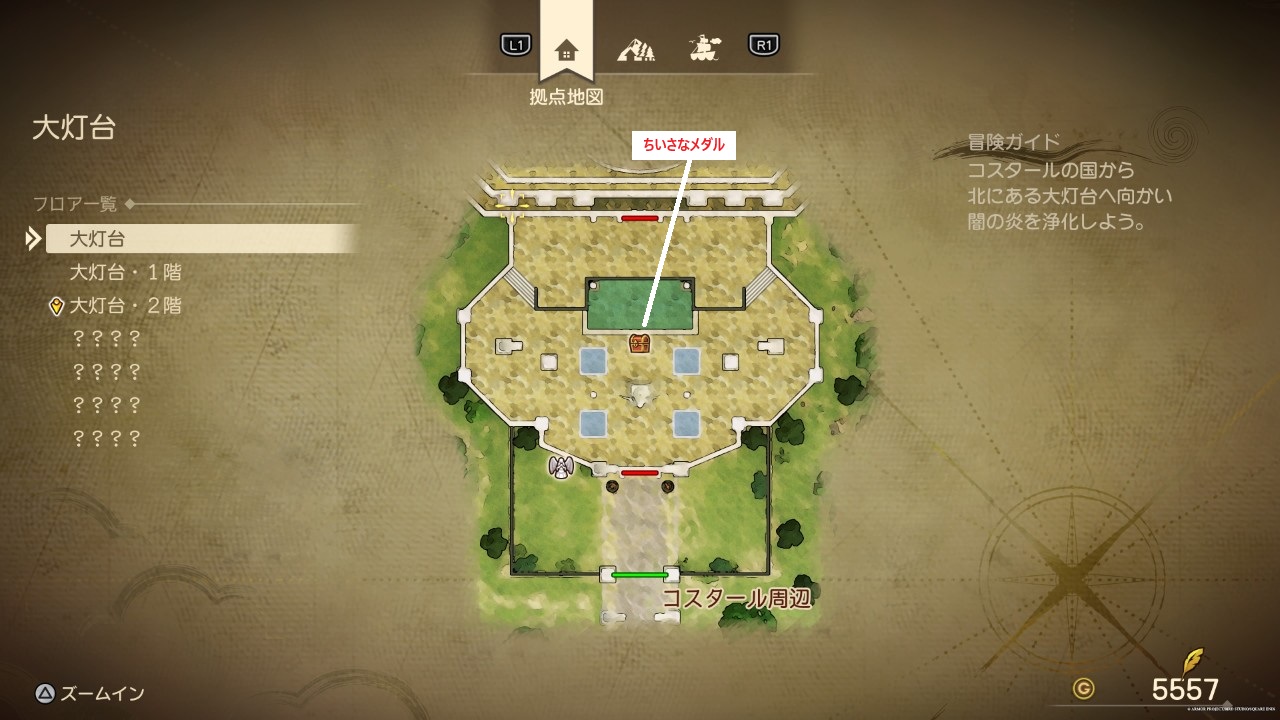
Task: Select the highlighted 大灯台 floor entry
Action: (x=200, y=239)
